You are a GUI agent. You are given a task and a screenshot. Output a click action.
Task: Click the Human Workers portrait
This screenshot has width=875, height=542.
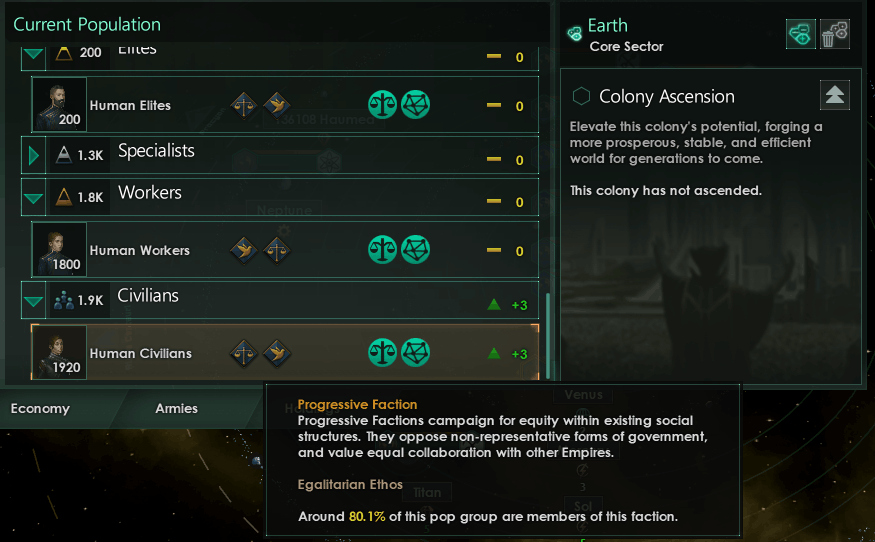tap(59, 250)
